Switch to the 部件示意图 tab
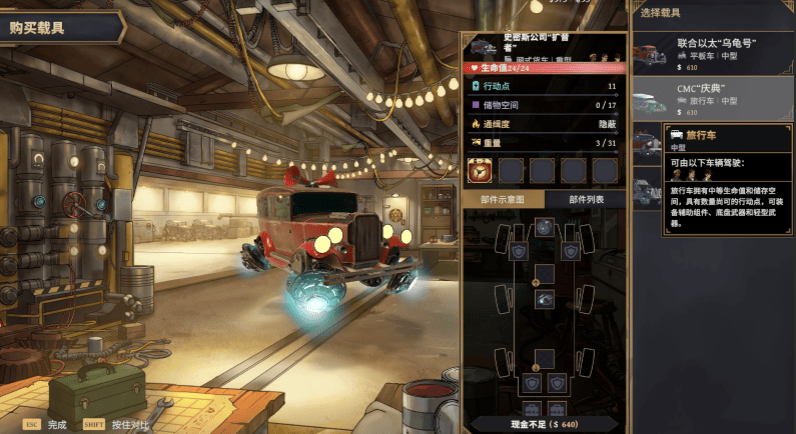The height and width of the screenshot is (434, 796). coord(503,199)
